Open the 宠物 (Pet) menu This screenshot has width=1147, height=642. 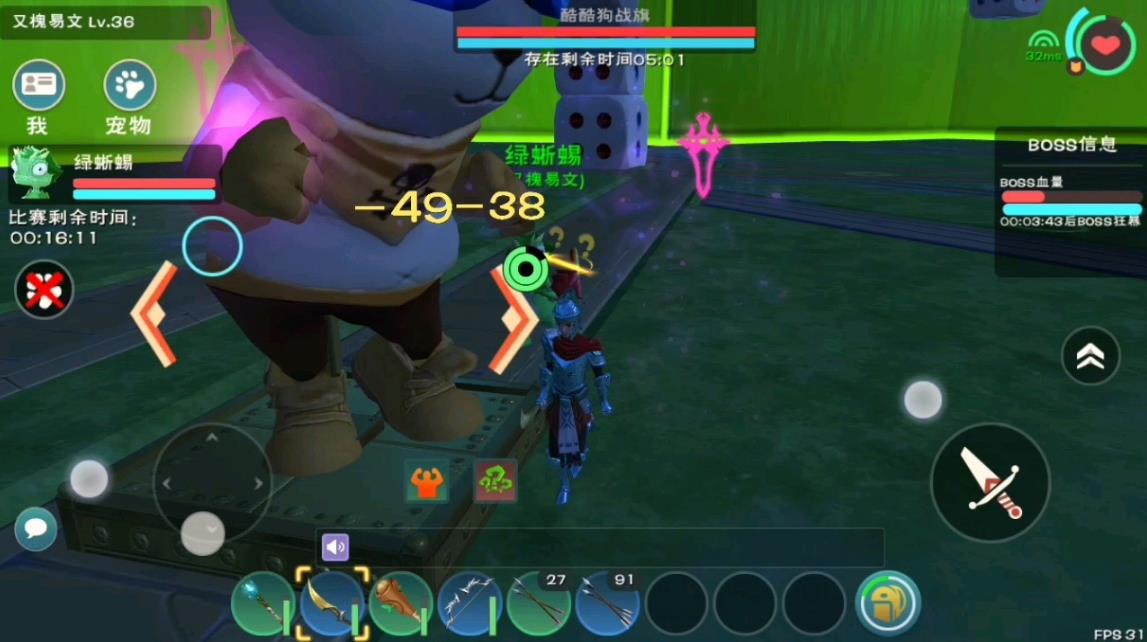pos(129,86)
